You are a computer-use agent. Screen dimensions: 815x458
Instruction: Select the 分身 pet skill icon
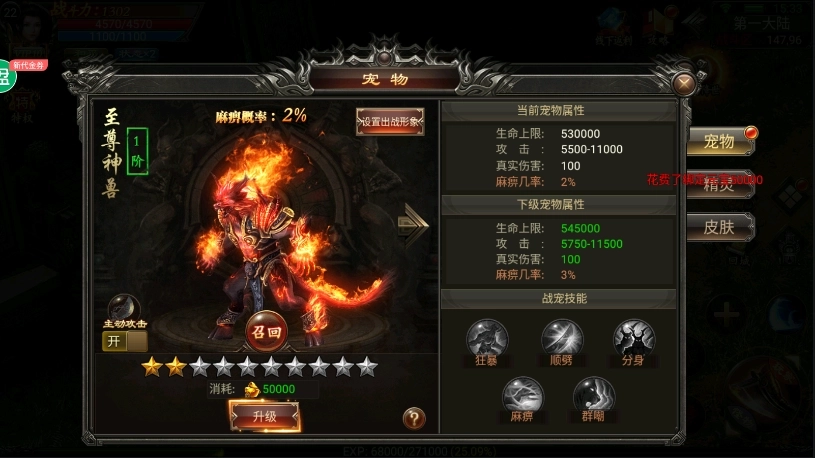coord(633,338)
